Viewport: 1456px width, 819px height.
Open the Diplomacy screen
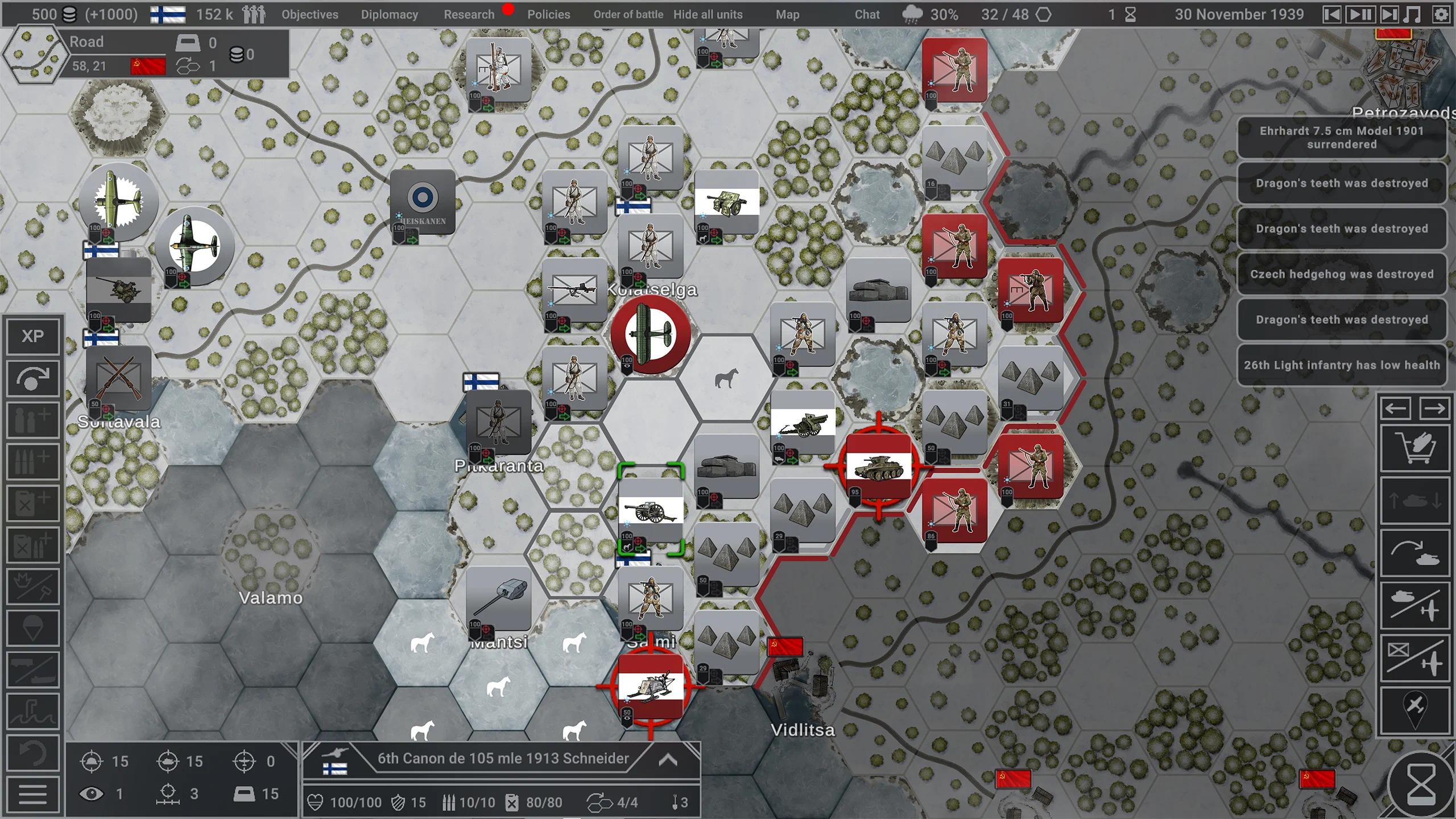point(389,14)
